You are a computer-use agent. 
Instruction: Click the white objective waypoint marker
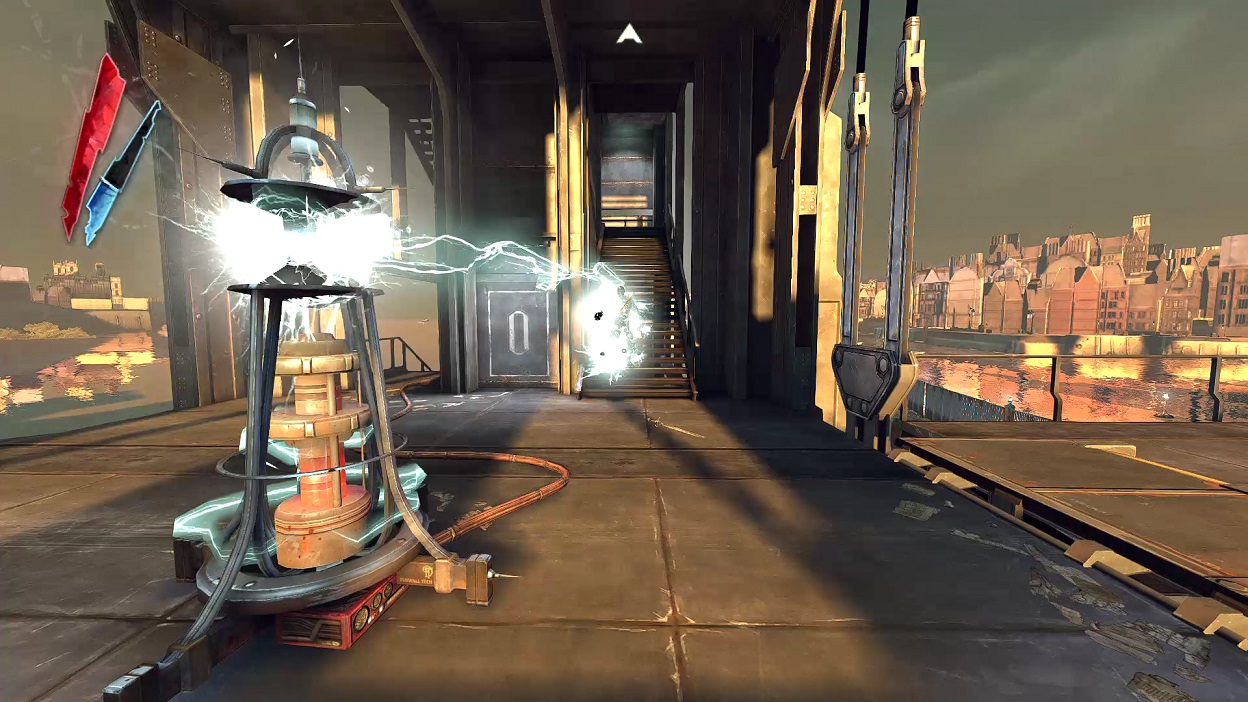[x=628, y=35]
